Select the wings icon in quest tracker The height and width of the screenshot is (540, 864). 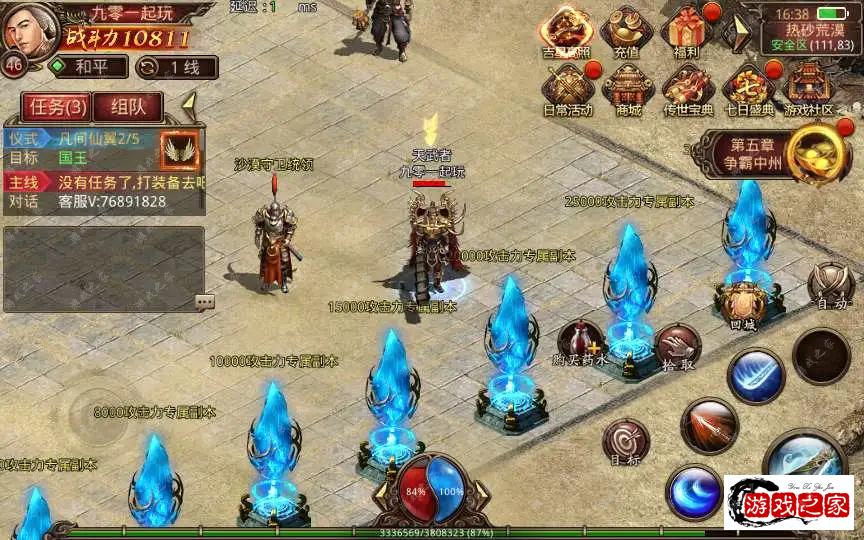click(180, 148)
